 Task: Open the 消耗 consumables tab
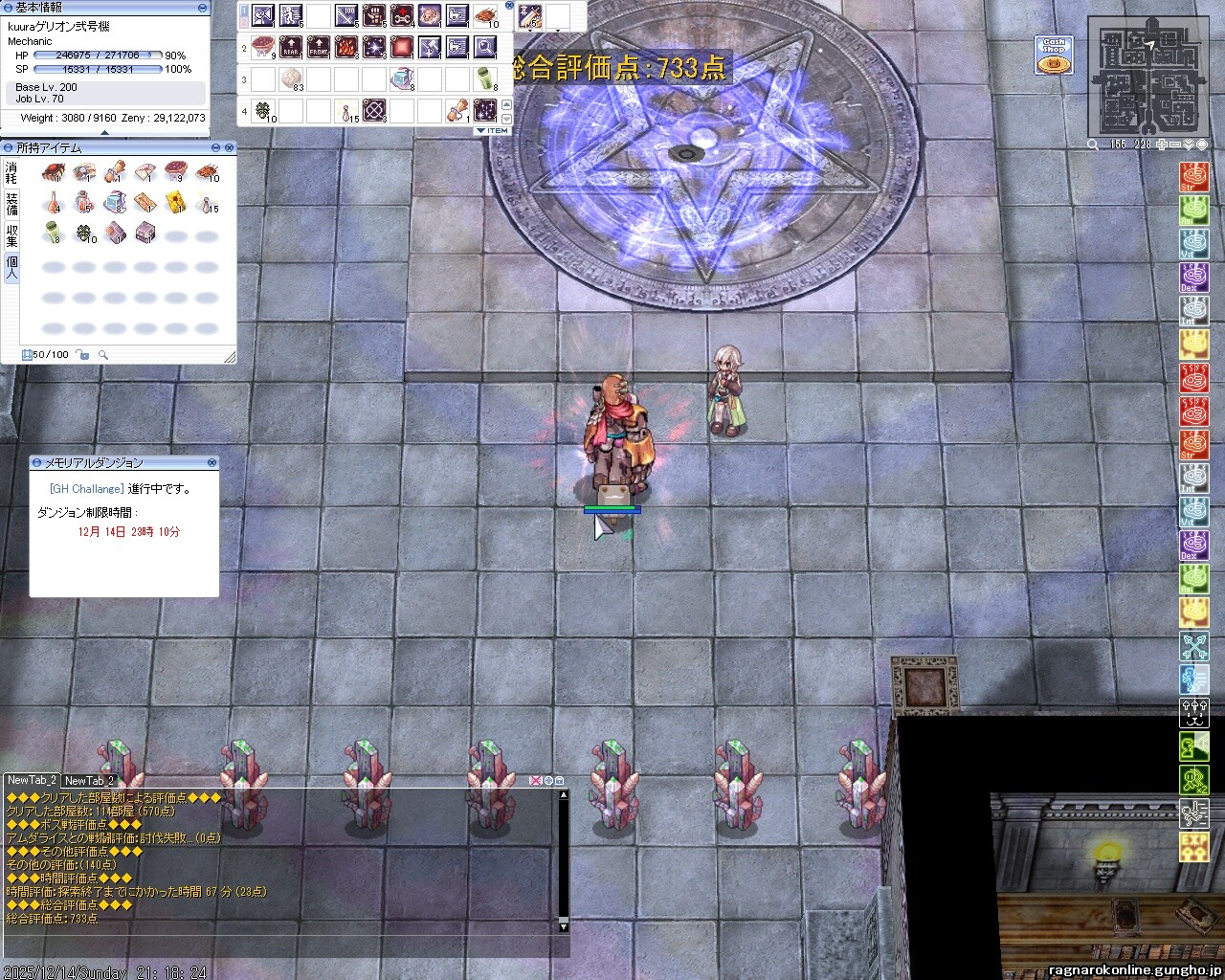tap(11, 173)
